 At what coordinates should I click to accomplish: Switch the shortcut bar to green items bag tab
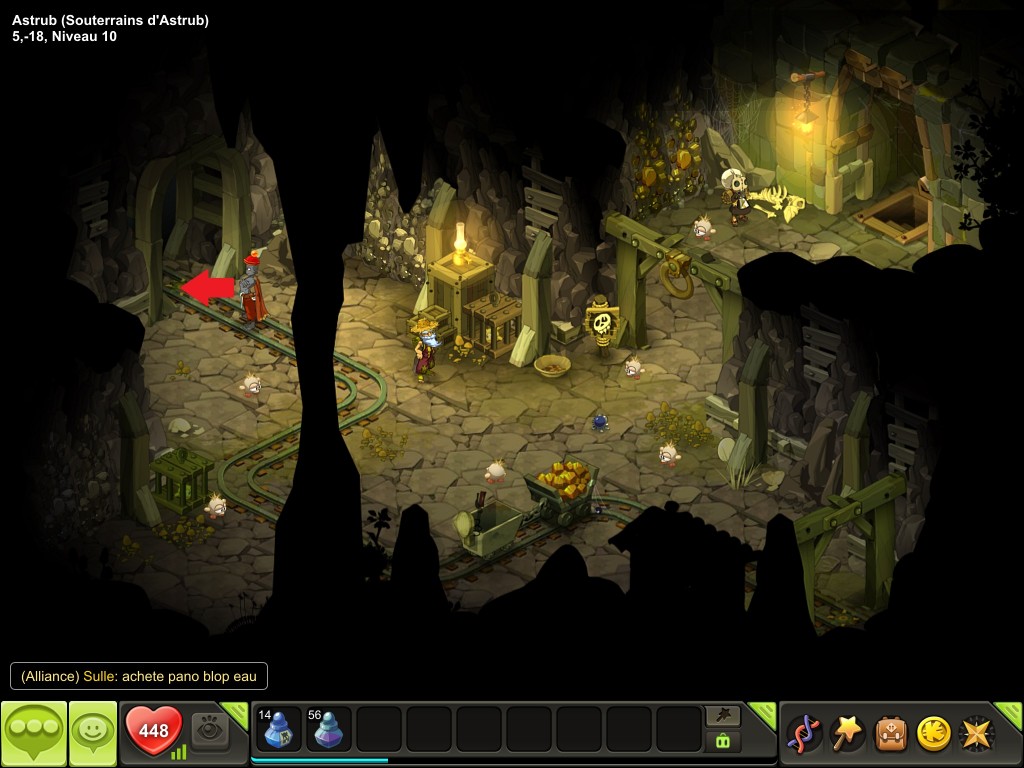pos(722,741)
